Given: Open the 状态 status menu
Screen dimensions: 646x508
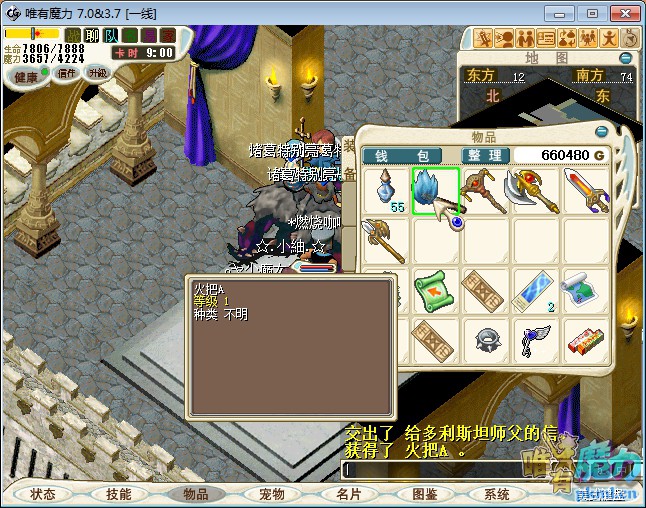Looking at the screenshot, I should [43, 494].
